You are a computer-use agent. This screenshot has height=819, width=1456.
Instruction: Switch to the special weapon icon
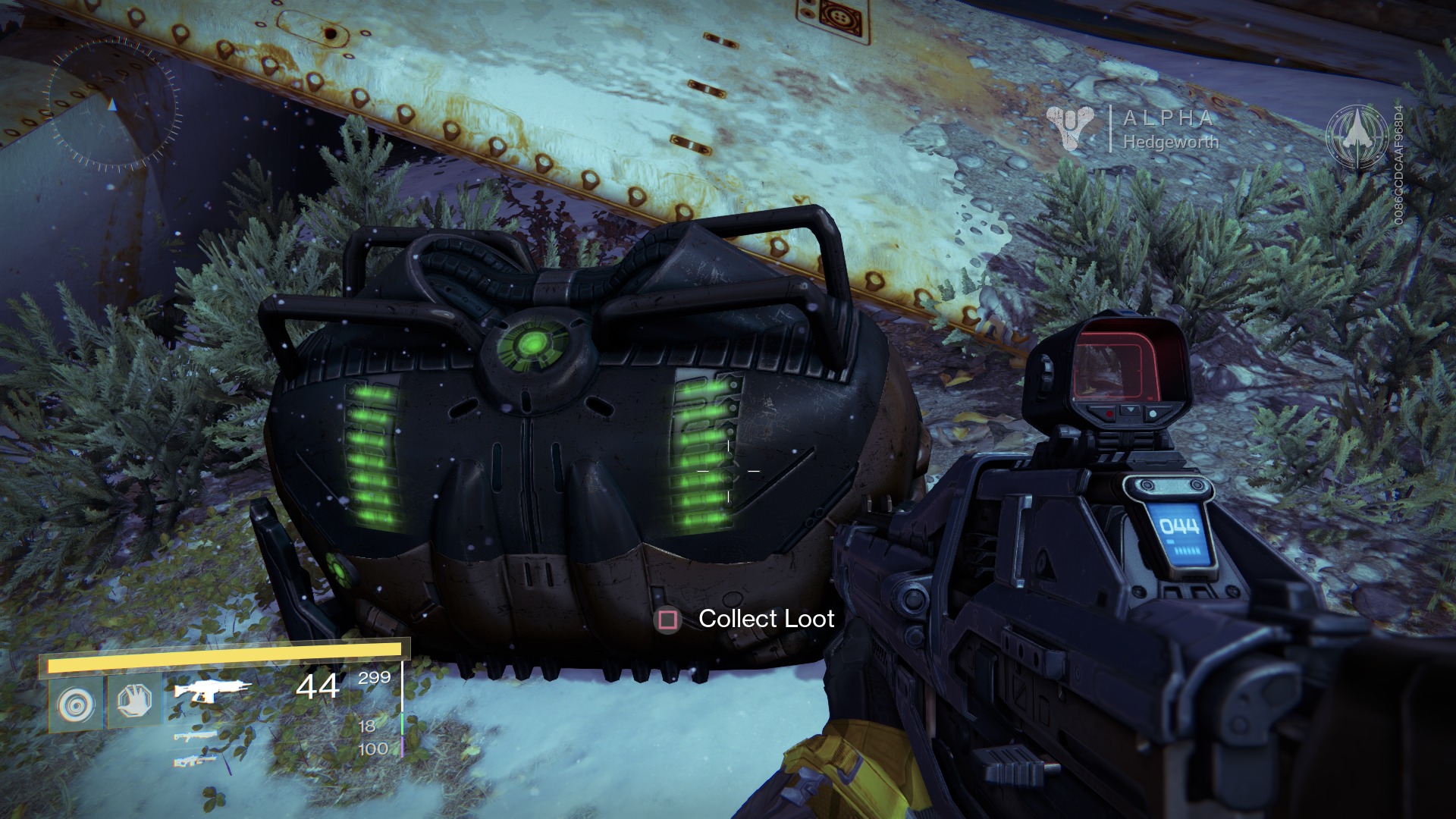pyautogui.click(x=193, y=736)
